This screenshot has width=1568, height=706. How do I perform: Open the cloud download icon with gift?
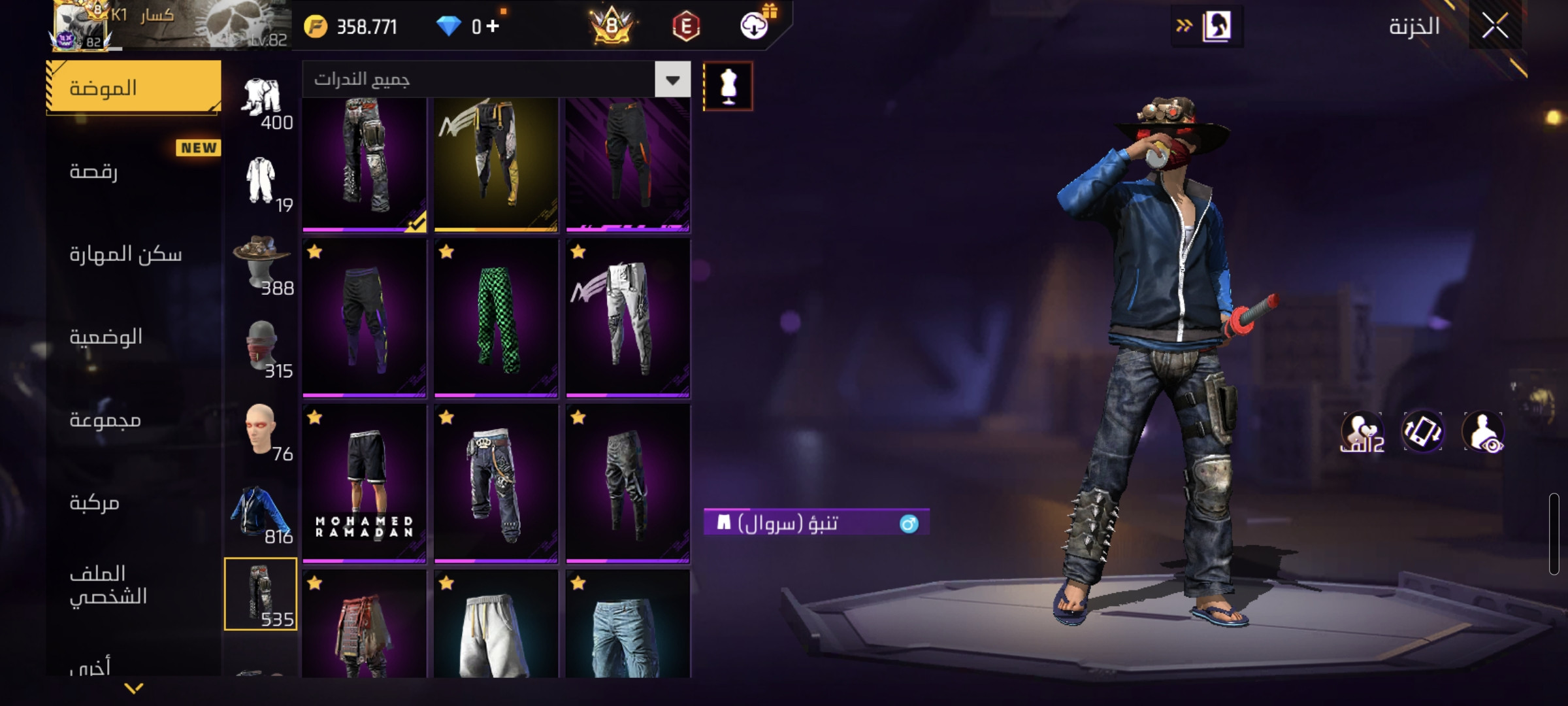pos(755,26)
